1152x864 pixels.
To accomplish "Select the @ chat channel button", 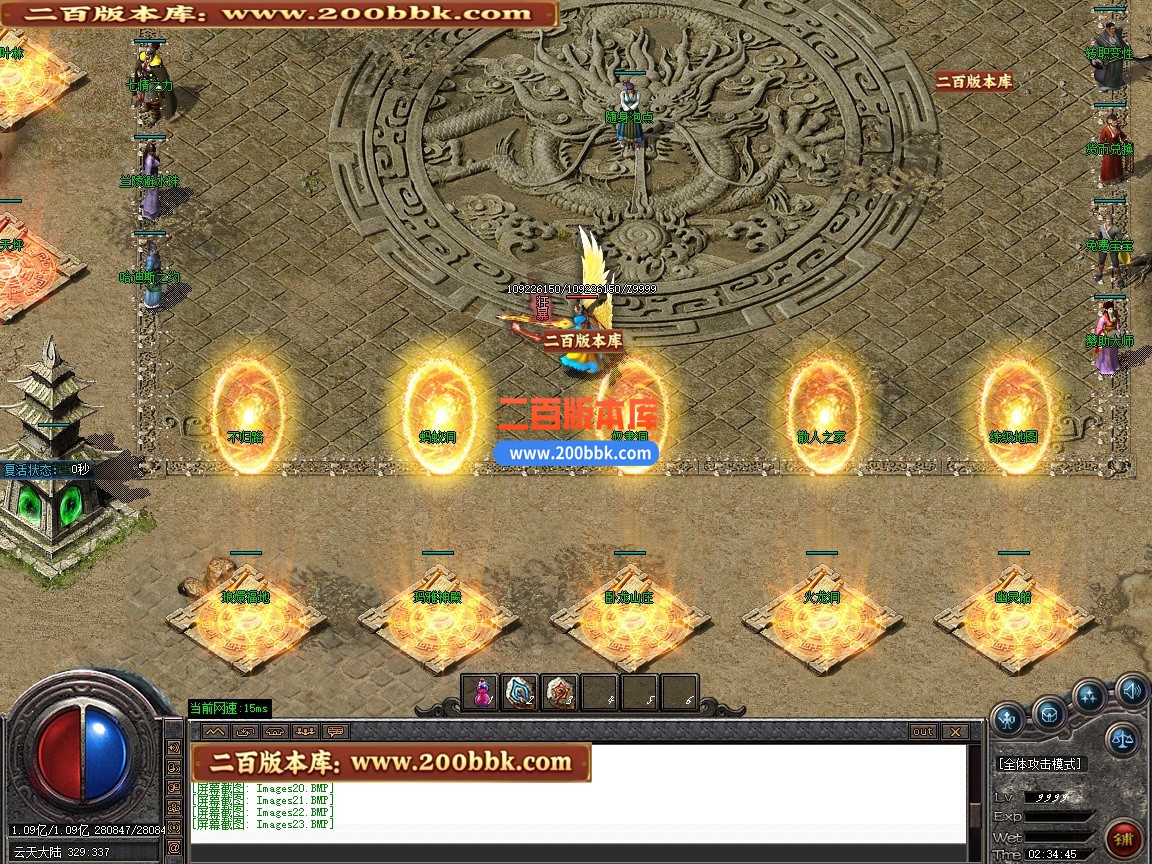I will pyautogui.click(x=174, y=848).
